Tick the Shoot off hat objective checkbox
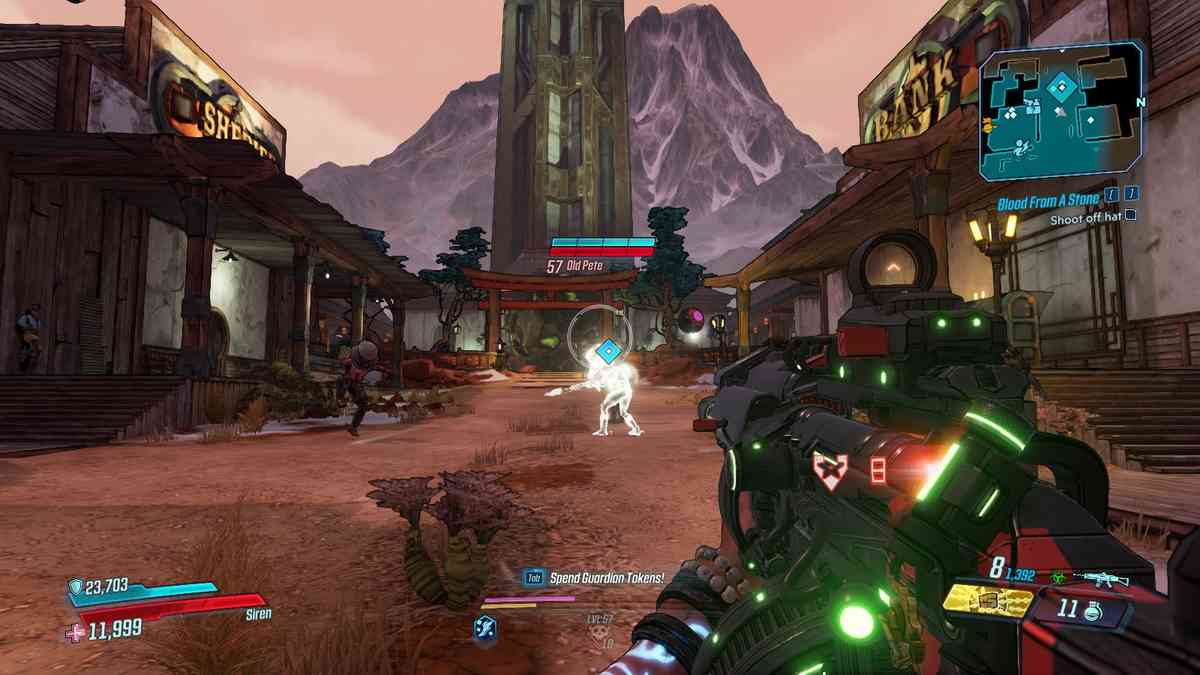This screenshot has width=1200, height=675. 1130,215
